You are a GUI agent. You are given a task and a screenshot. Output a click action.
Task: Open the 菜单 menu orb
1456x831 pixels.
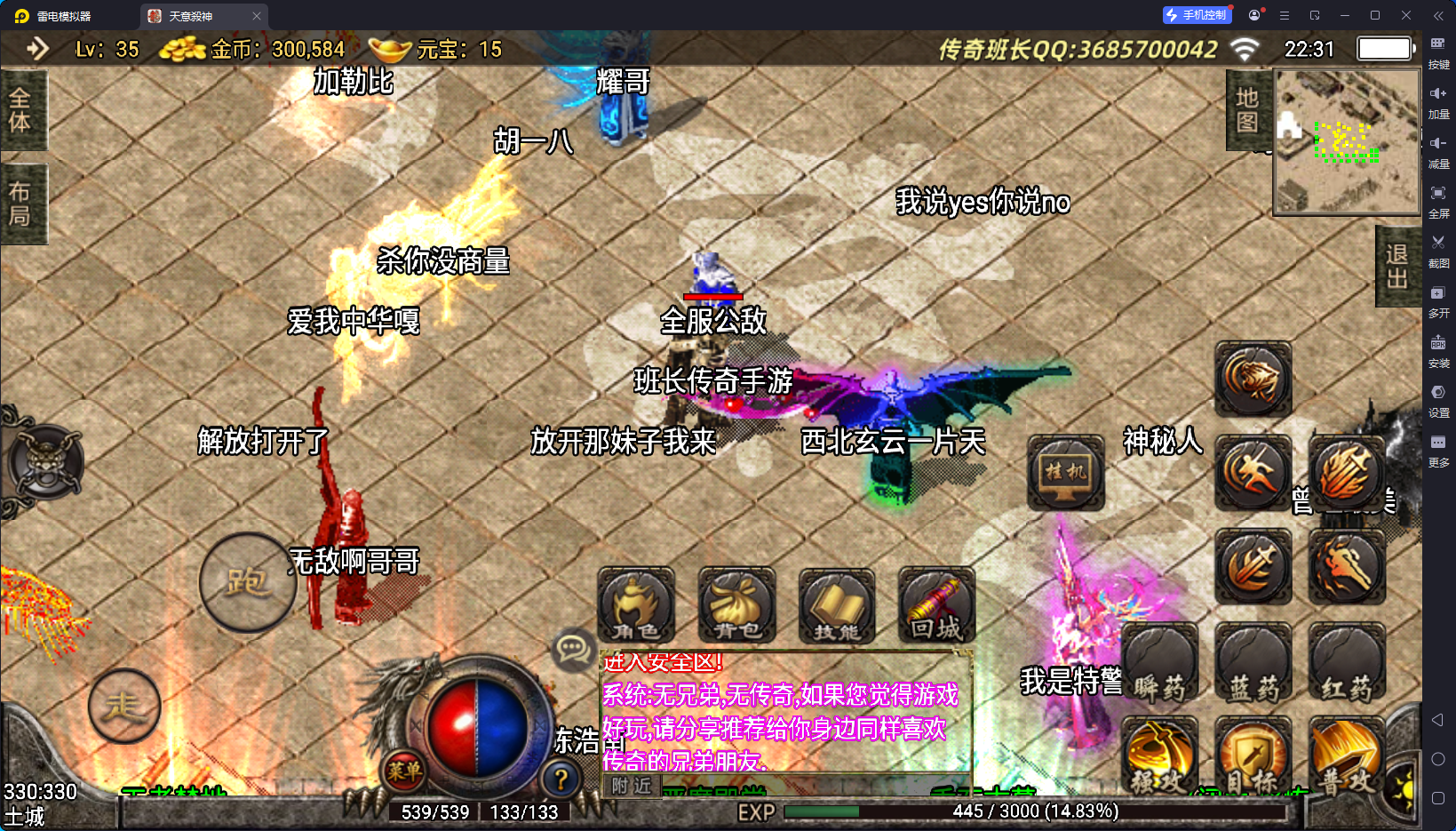[x=404, y=771]
